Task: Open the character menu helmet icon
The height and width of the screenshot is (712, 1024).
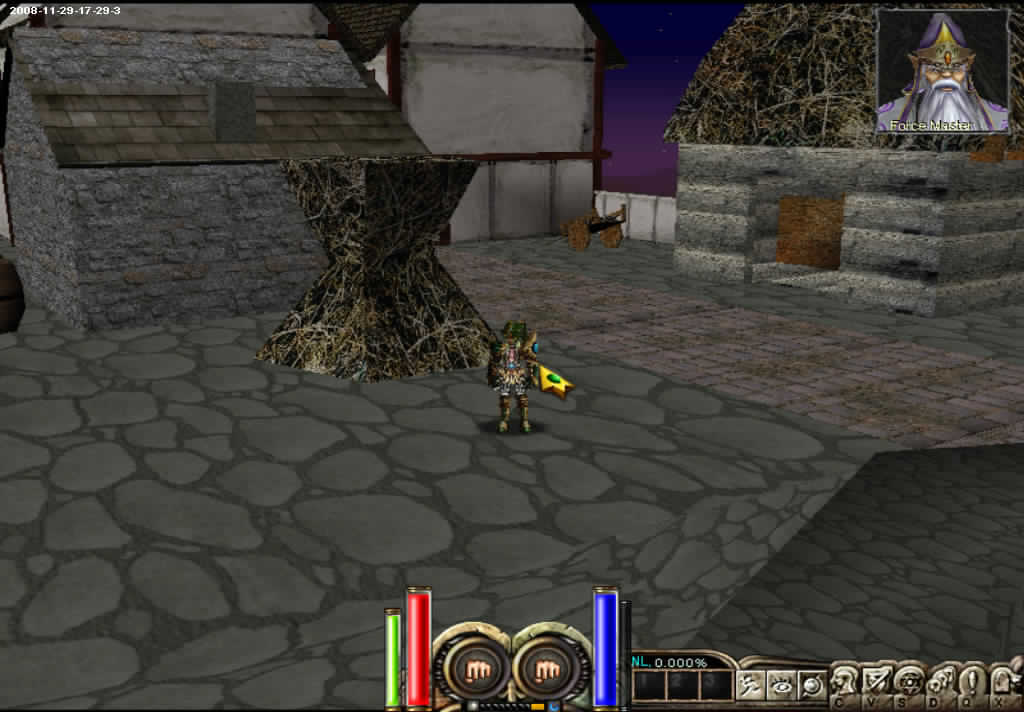Action: [x=845, y=682]
